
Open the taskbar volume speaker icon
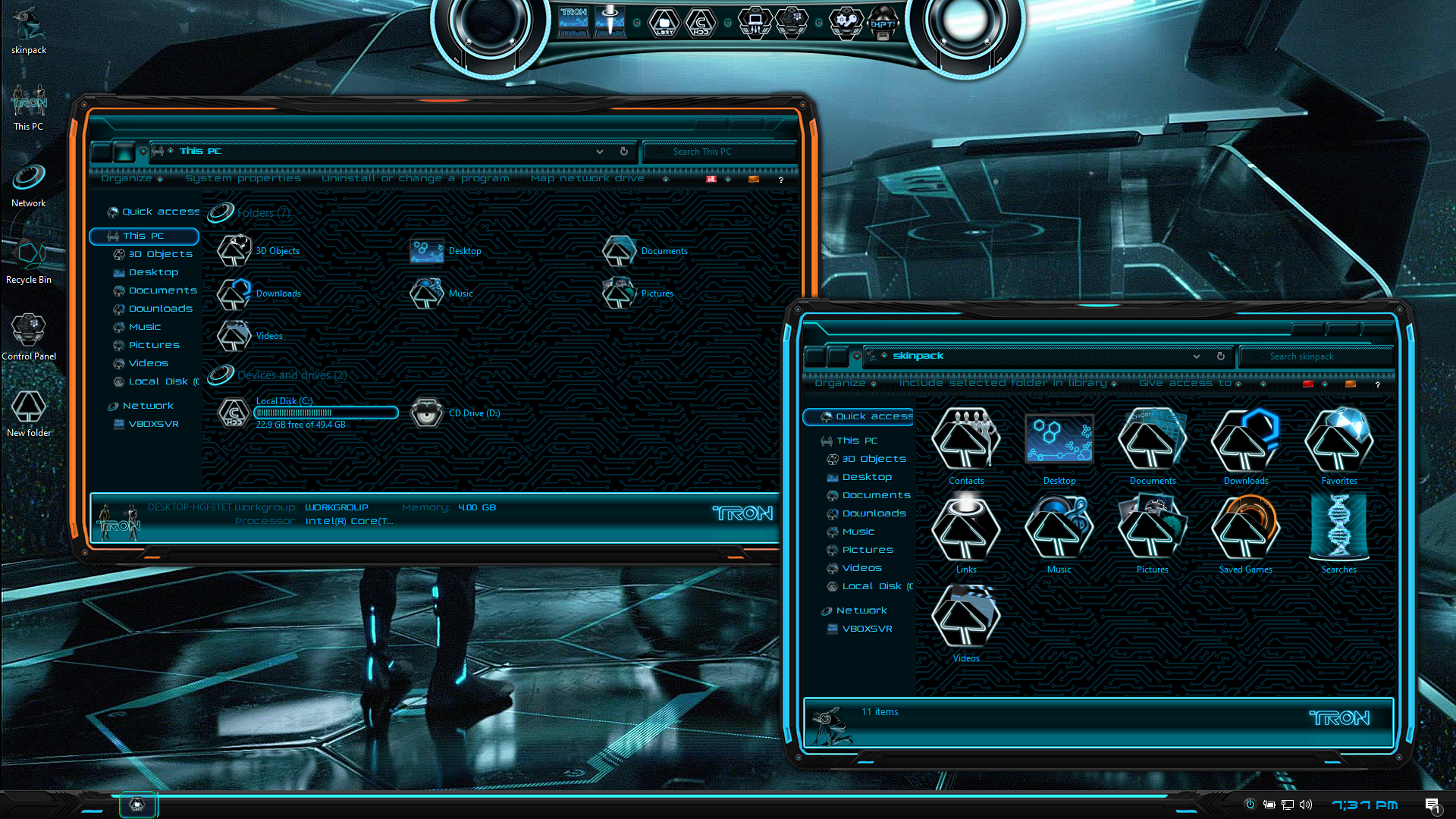(1306, 805)
